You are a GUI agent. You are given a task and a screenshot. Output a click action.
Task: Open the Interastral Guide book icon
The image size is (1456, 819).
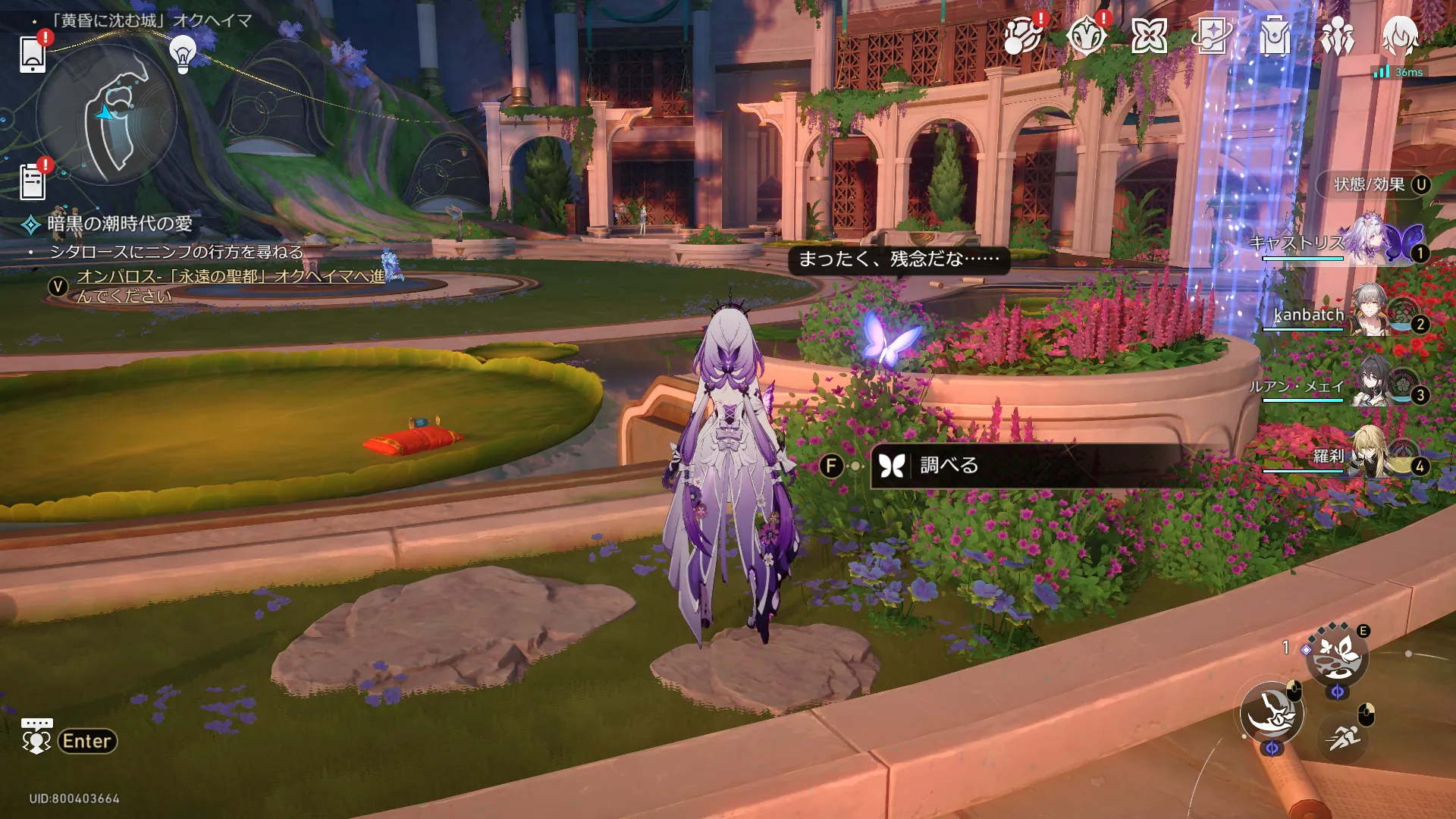pos(1212,36)
